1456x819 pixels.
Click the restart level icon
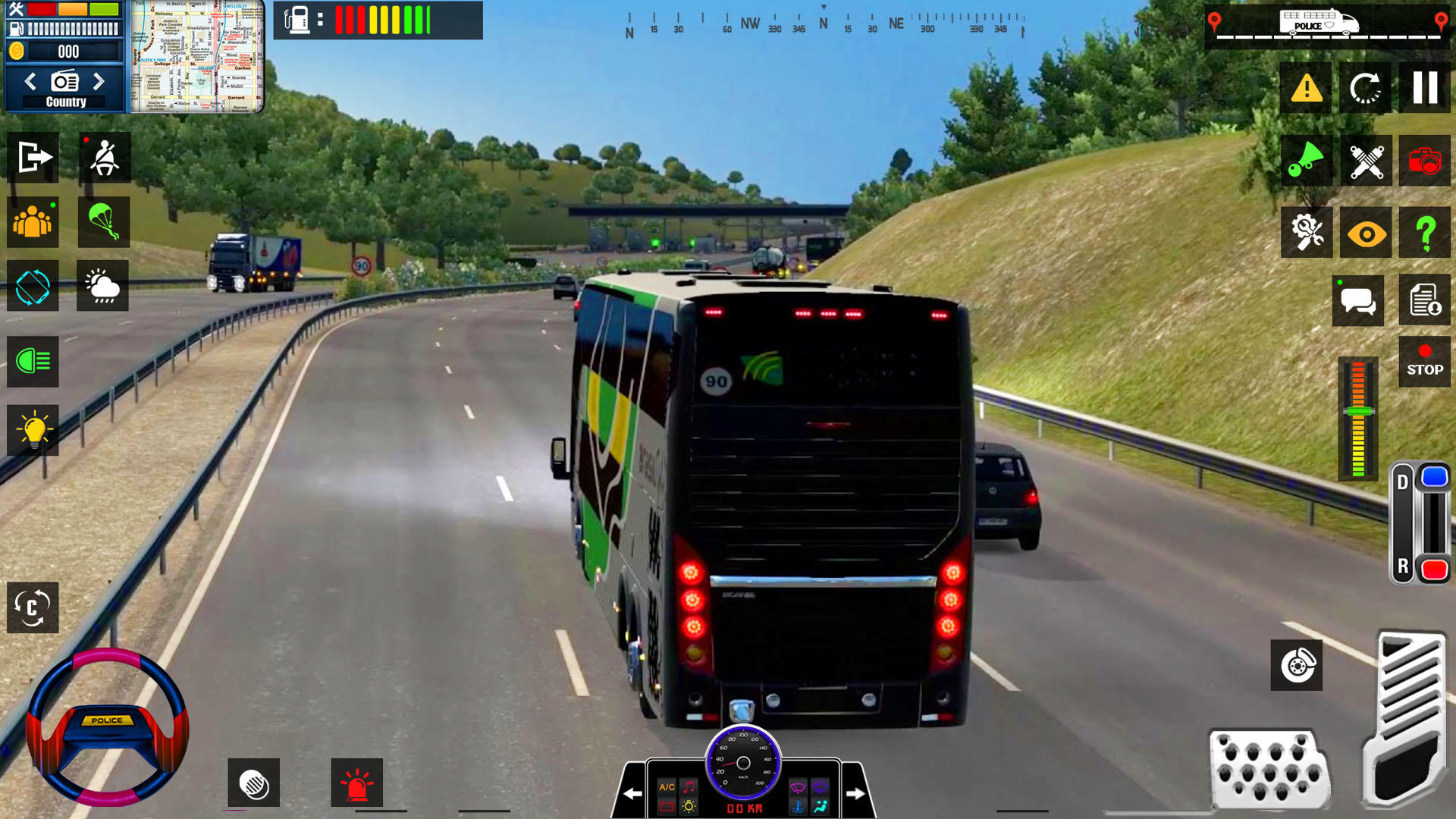pos(1365,88)
